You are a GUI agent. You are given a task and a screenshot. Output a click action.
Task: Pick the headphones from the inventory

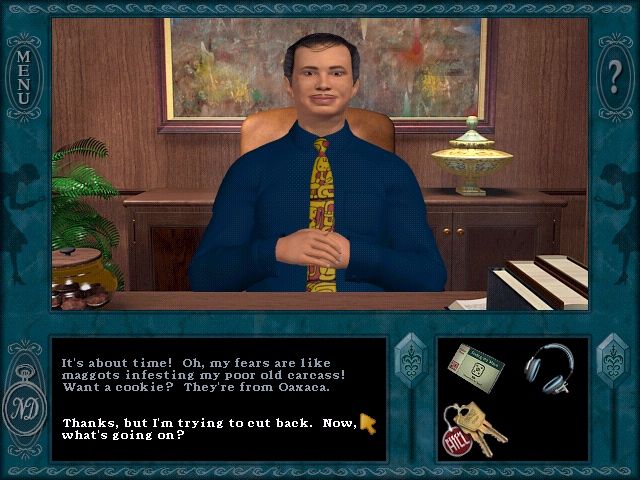(548, 366)
